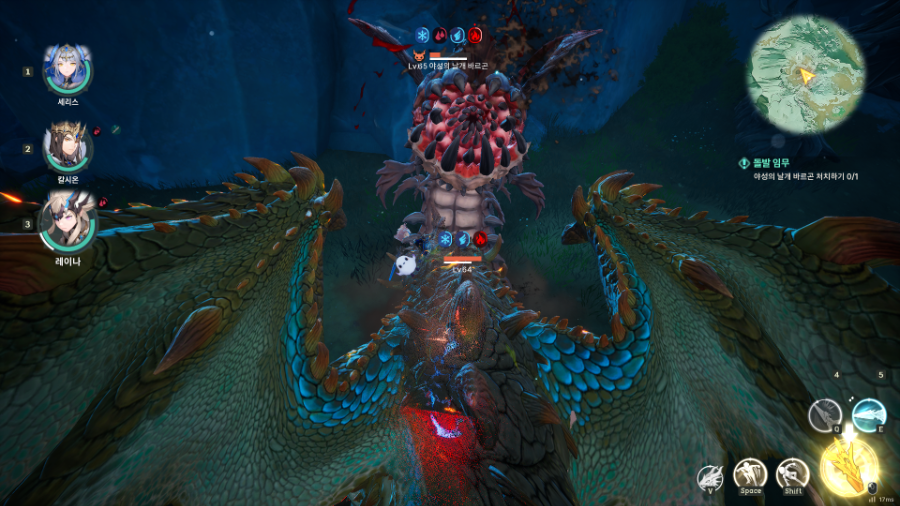Activate the golden dragon attack skill
900x506 pixels.
click(848, 467)
